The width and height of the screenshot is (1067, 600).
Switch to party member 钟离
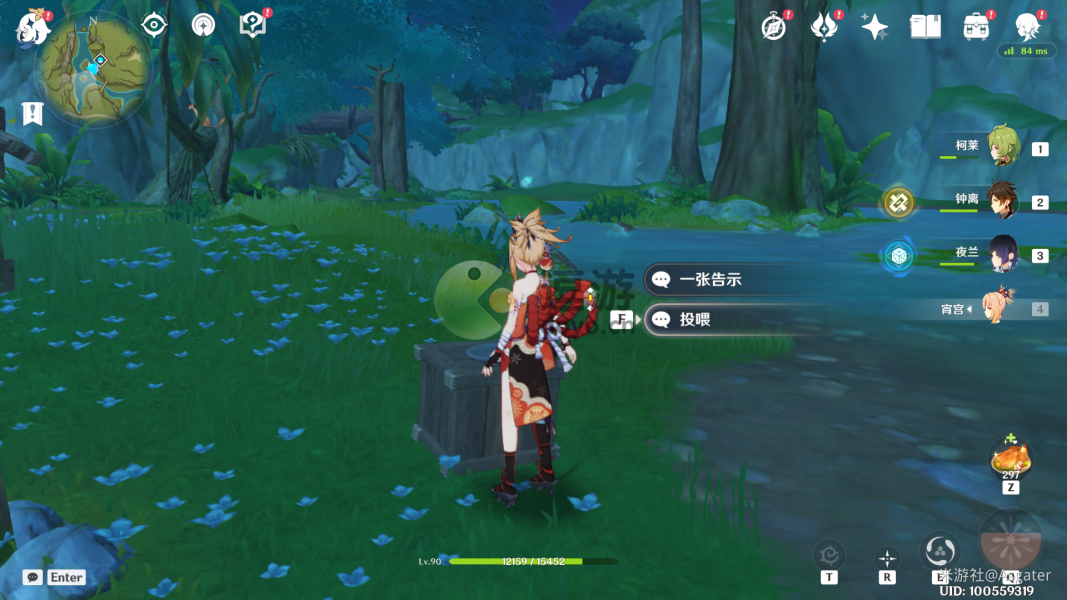(x=1002, y=201)
